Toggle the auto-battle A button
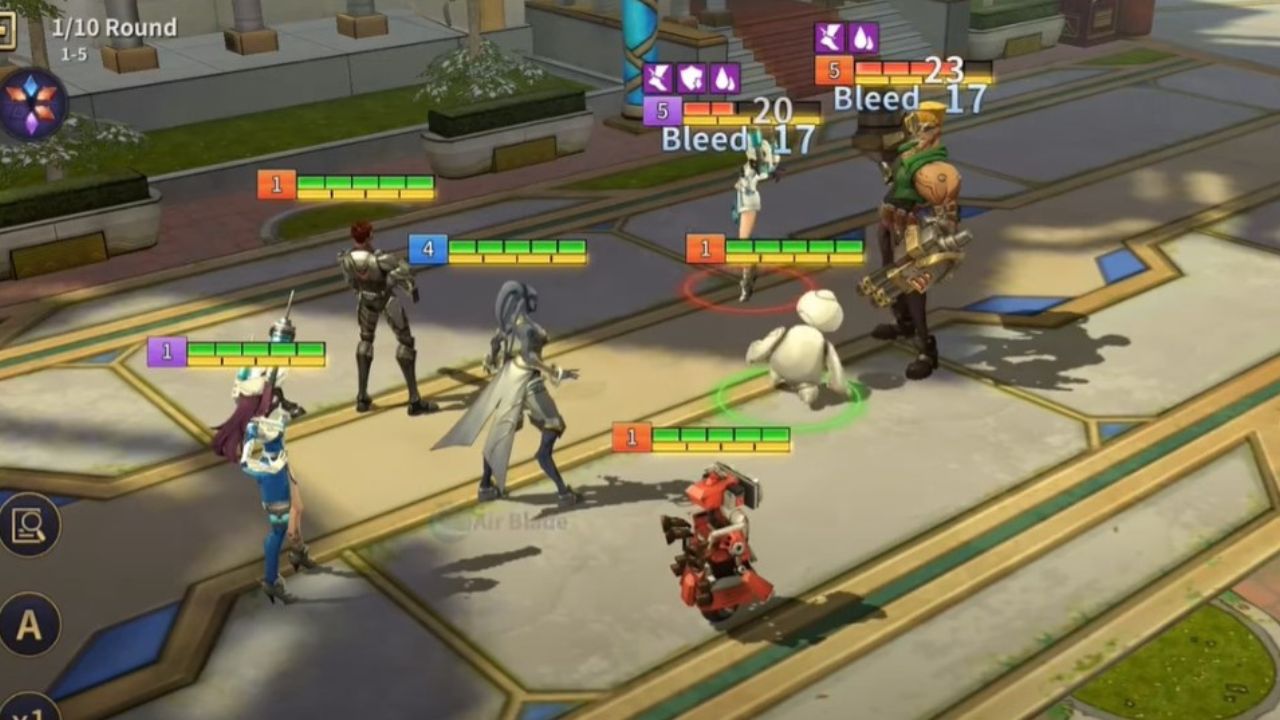This screenshot has height=720, width=1280. point(29,625)
